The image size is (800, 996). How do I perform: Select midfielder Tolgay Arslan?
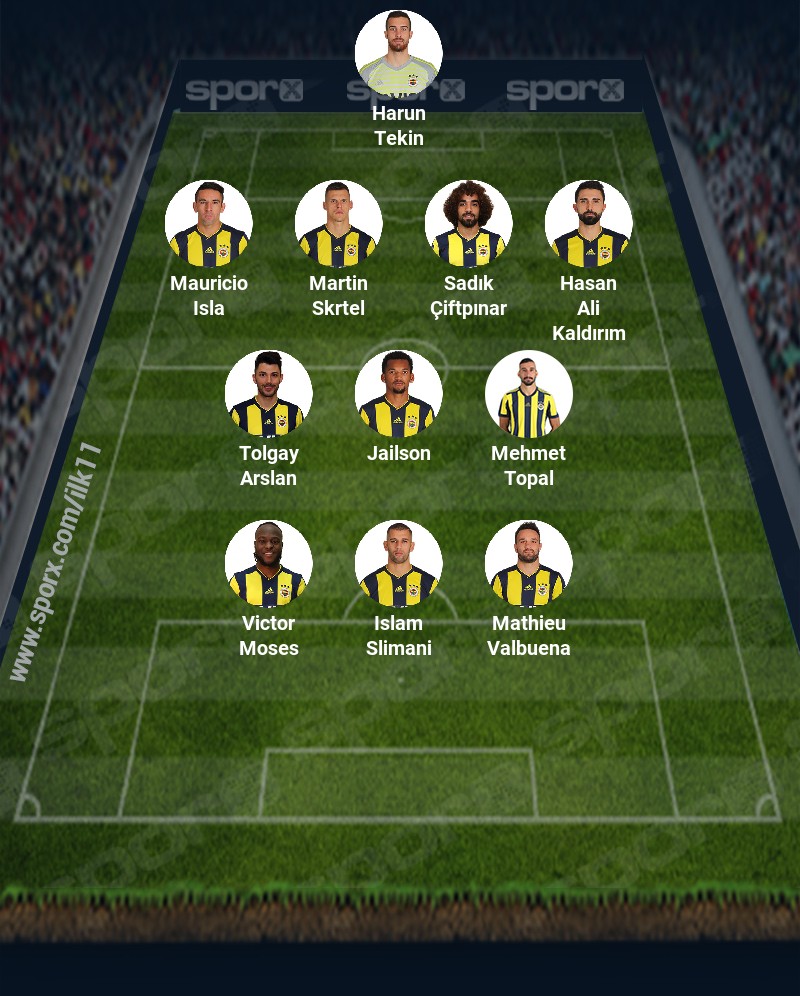[x=268, y=394]
